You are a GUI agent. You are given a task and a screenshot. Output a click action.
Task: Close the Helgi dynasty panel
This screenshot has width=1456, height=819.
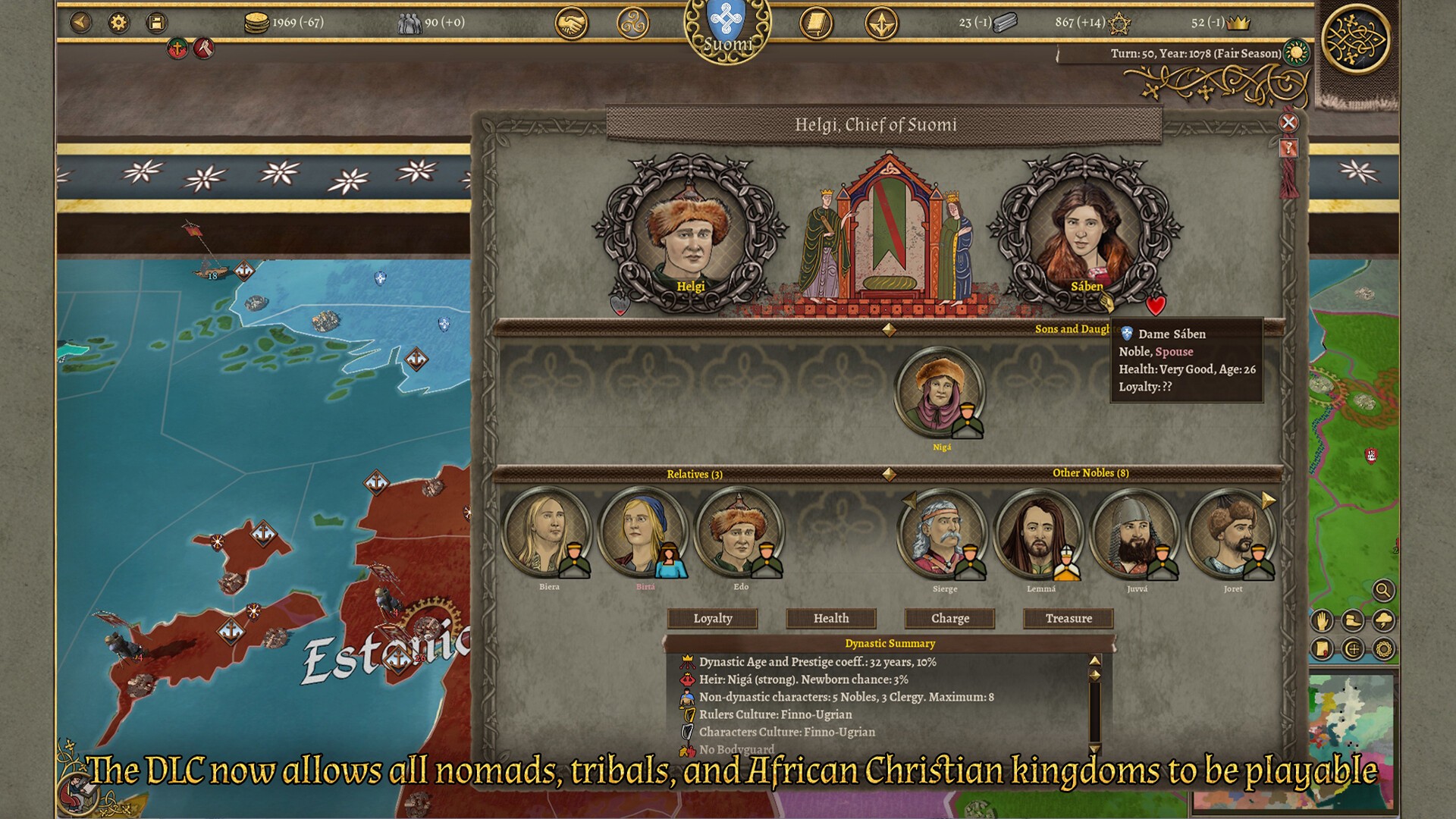pyautogui.click(x=1288, y=123)
